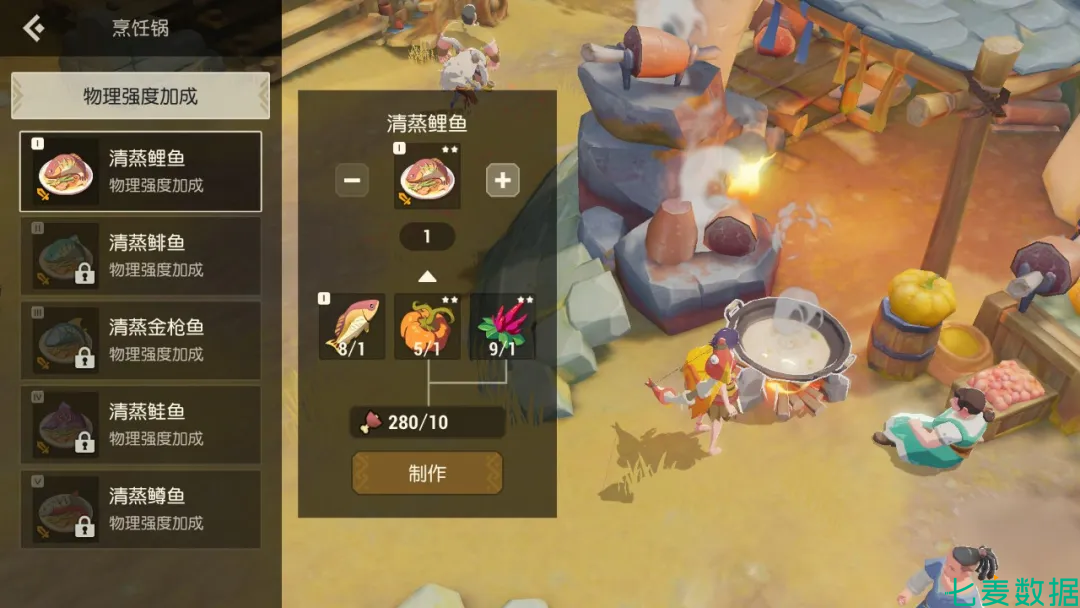Collapse the ingredients with the up arrow
The width and height of the screenshot is (1080, 608).
pyautogui.click(x=427, y=276)
